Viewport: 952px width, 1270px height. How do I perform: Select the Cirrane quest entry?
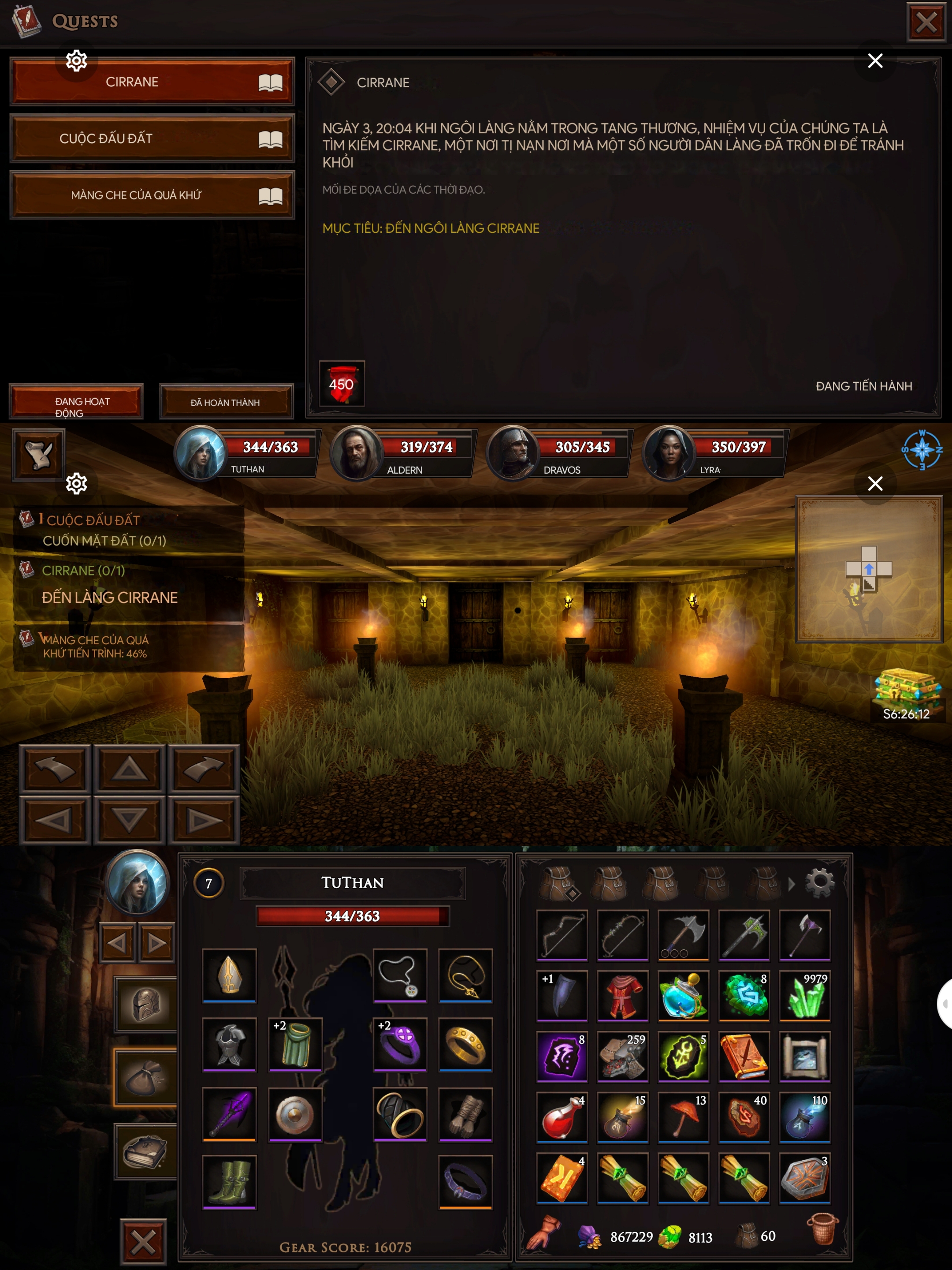[152, 82]
